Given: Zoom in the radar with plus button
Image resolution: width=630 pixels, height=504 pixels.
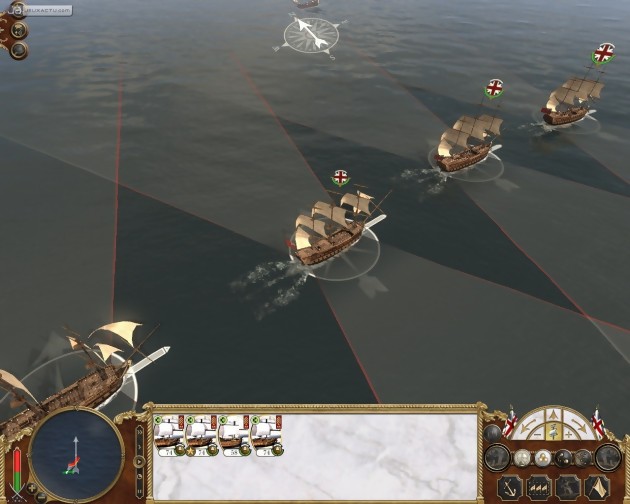Looking at the screenshot, I should (31, 487).
